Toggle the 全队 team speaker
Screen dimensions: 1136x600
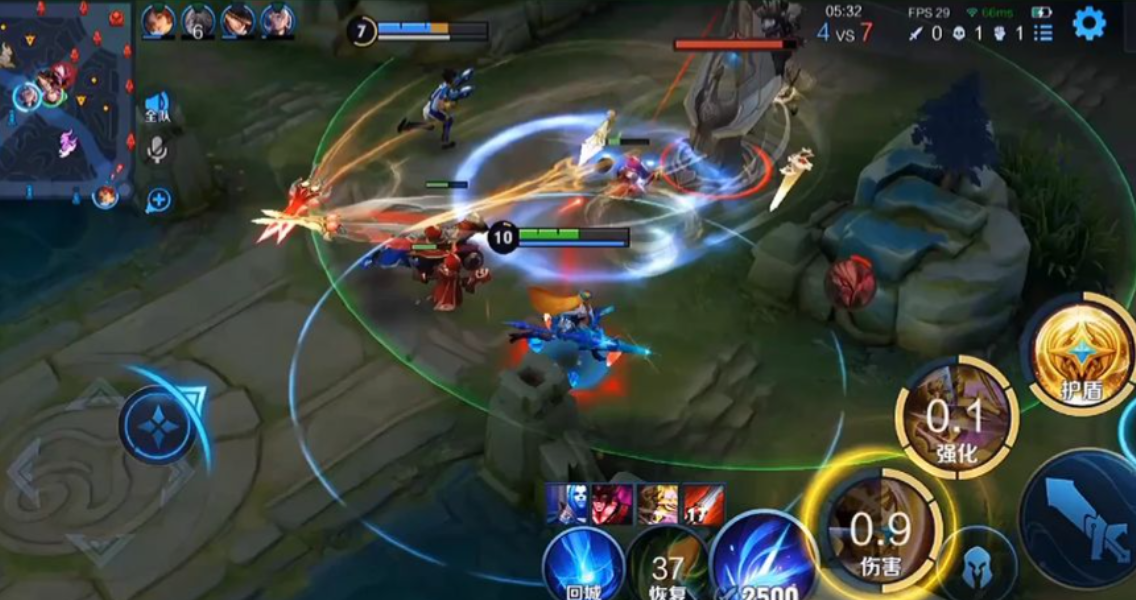[x=157, y=107]
